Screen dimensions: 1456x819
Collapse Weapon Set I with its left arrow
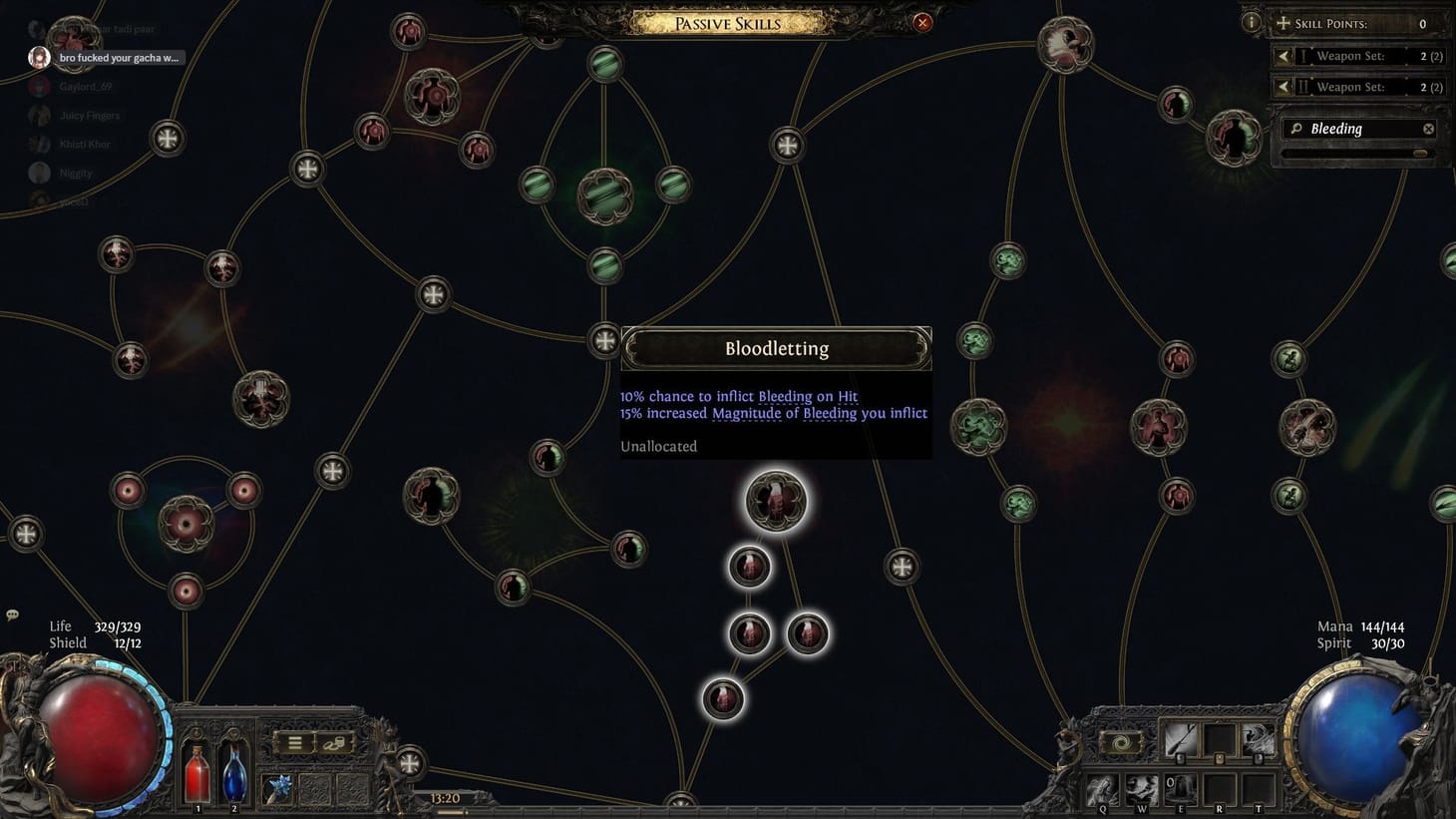(1283, 57)
